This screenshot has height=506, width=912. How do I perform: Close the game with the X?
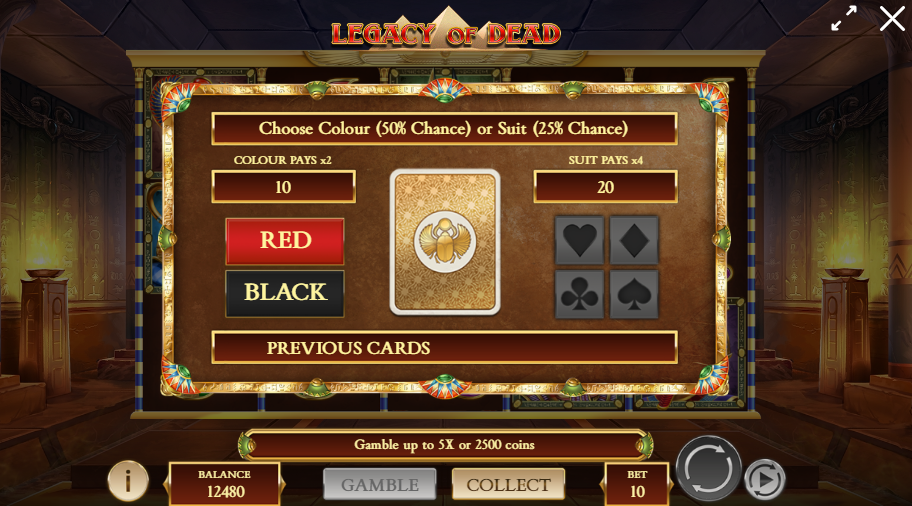tap(892, 18)
